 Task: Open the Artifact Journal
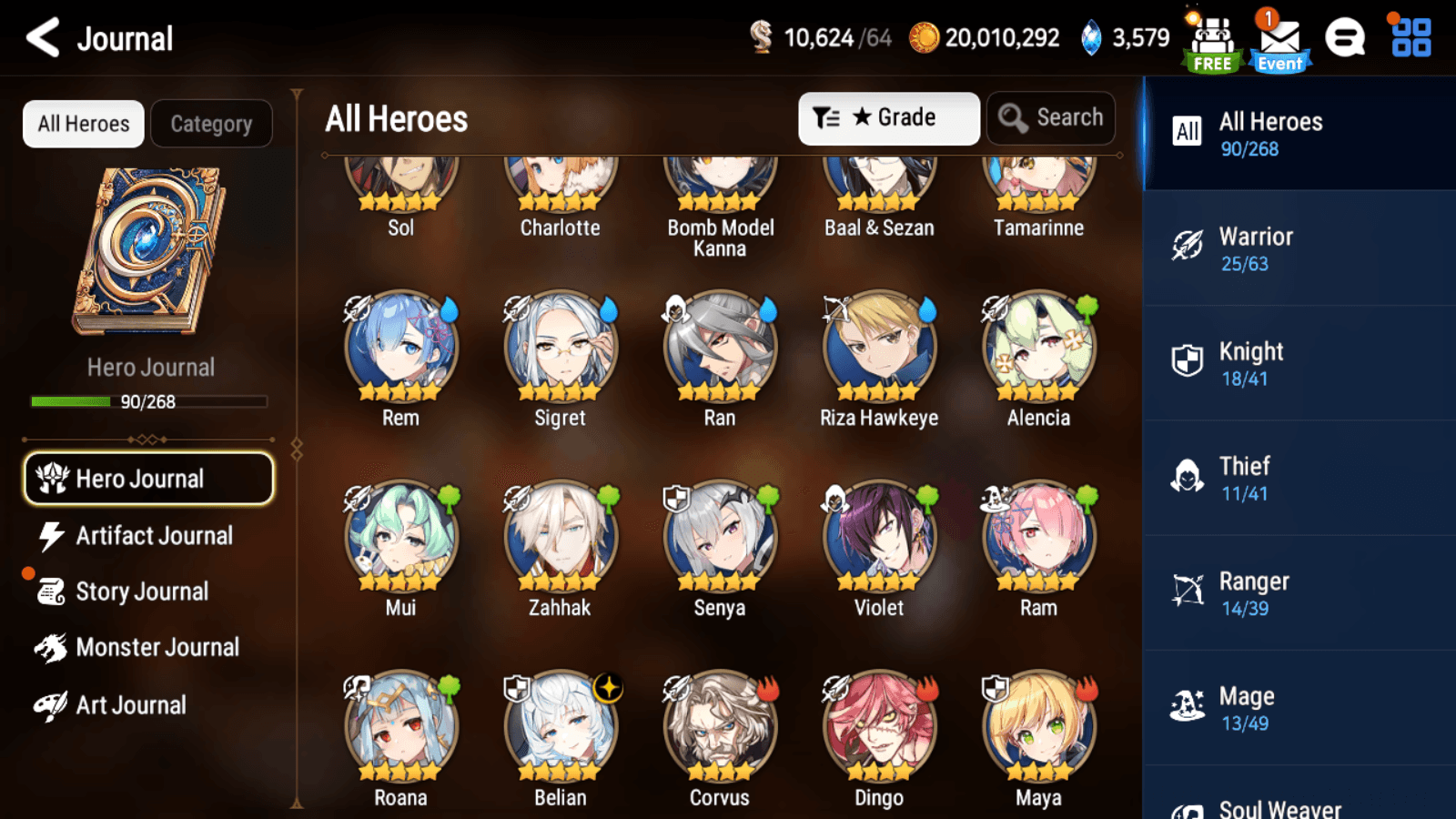[x=153, y=536]
